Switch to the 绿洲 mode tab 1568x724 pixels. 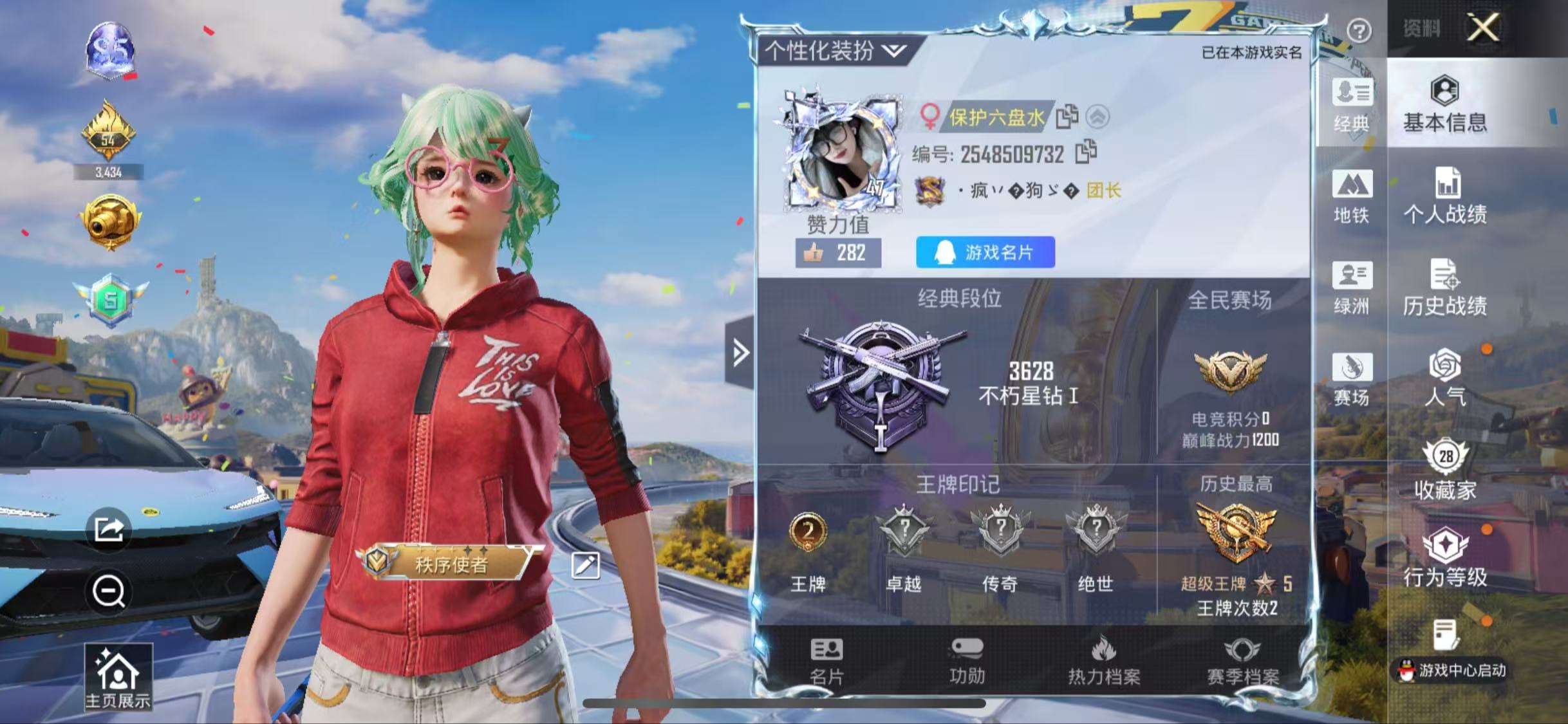[x=1352, y=288]
